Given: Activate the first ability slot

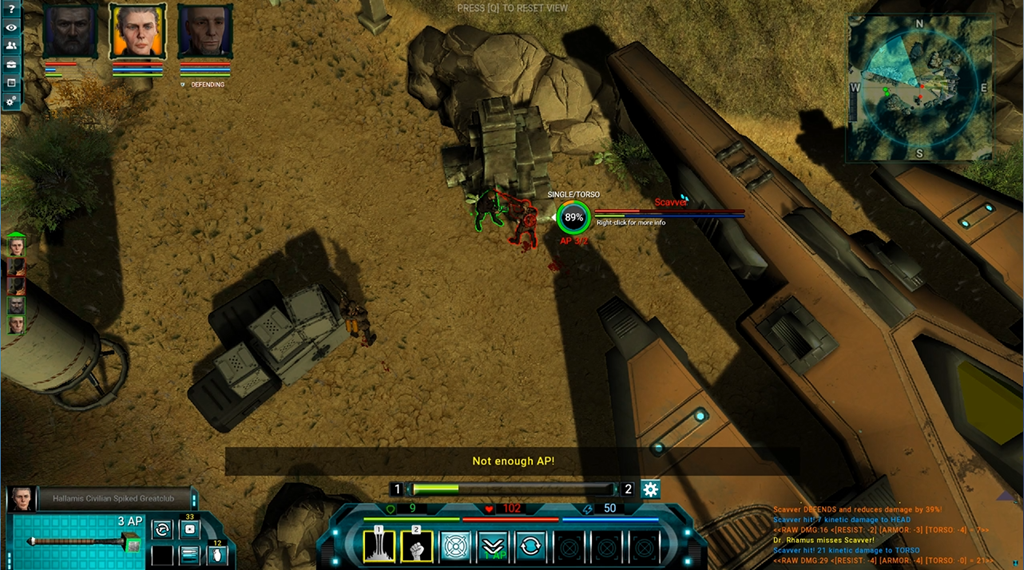Looking at the screenshot, I should (x=380, y=546).
